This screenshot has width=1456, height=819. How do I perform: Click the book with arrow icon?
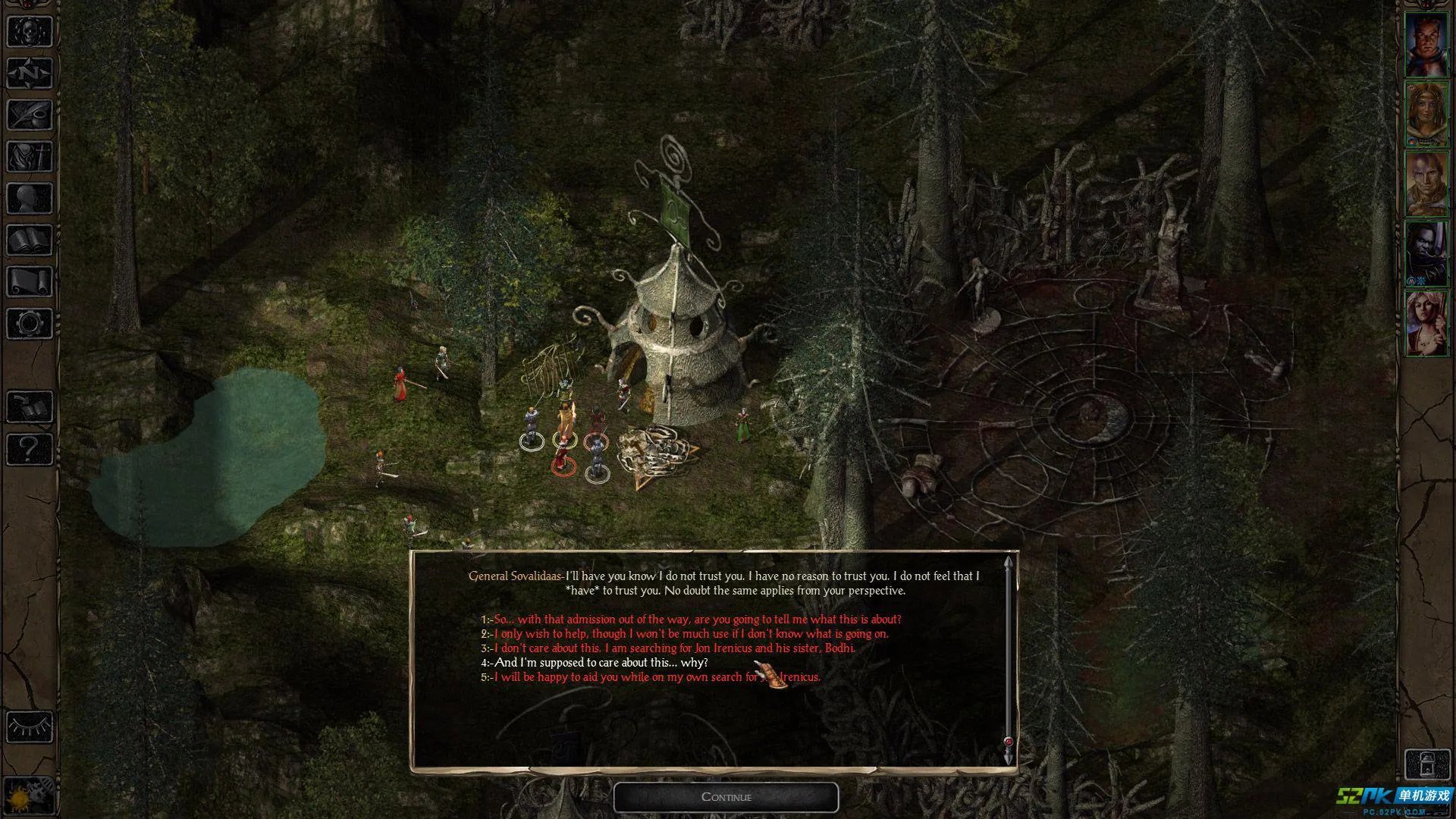click(x=30, y=408)
